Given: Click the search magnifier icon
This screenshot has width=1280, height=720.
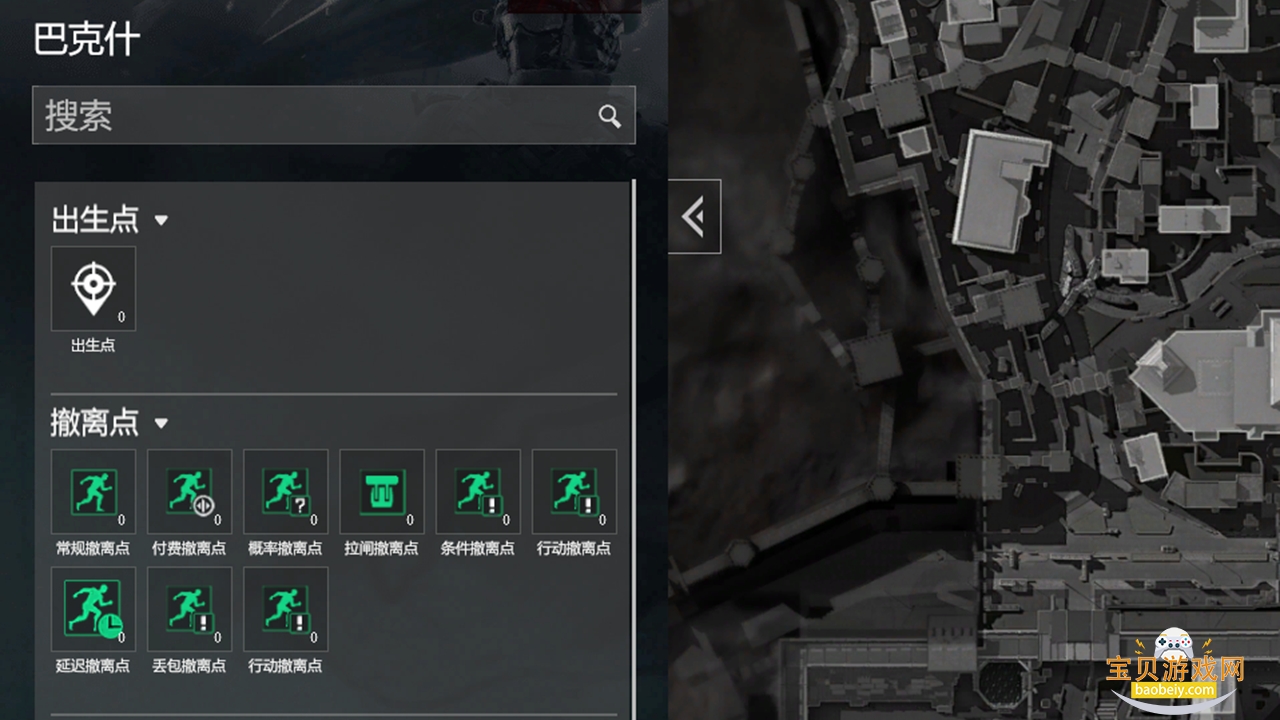Looking at the screenshot, I should click(610, 116).
